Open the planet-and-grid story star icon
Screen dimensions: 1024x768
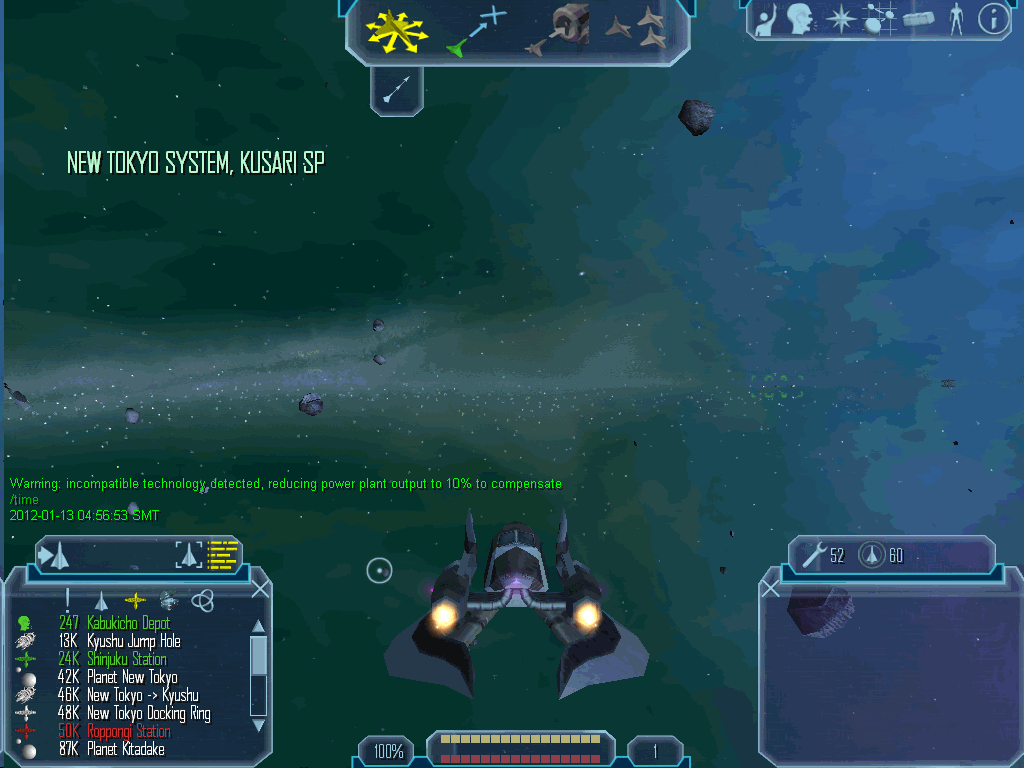[x=878, y=19]
